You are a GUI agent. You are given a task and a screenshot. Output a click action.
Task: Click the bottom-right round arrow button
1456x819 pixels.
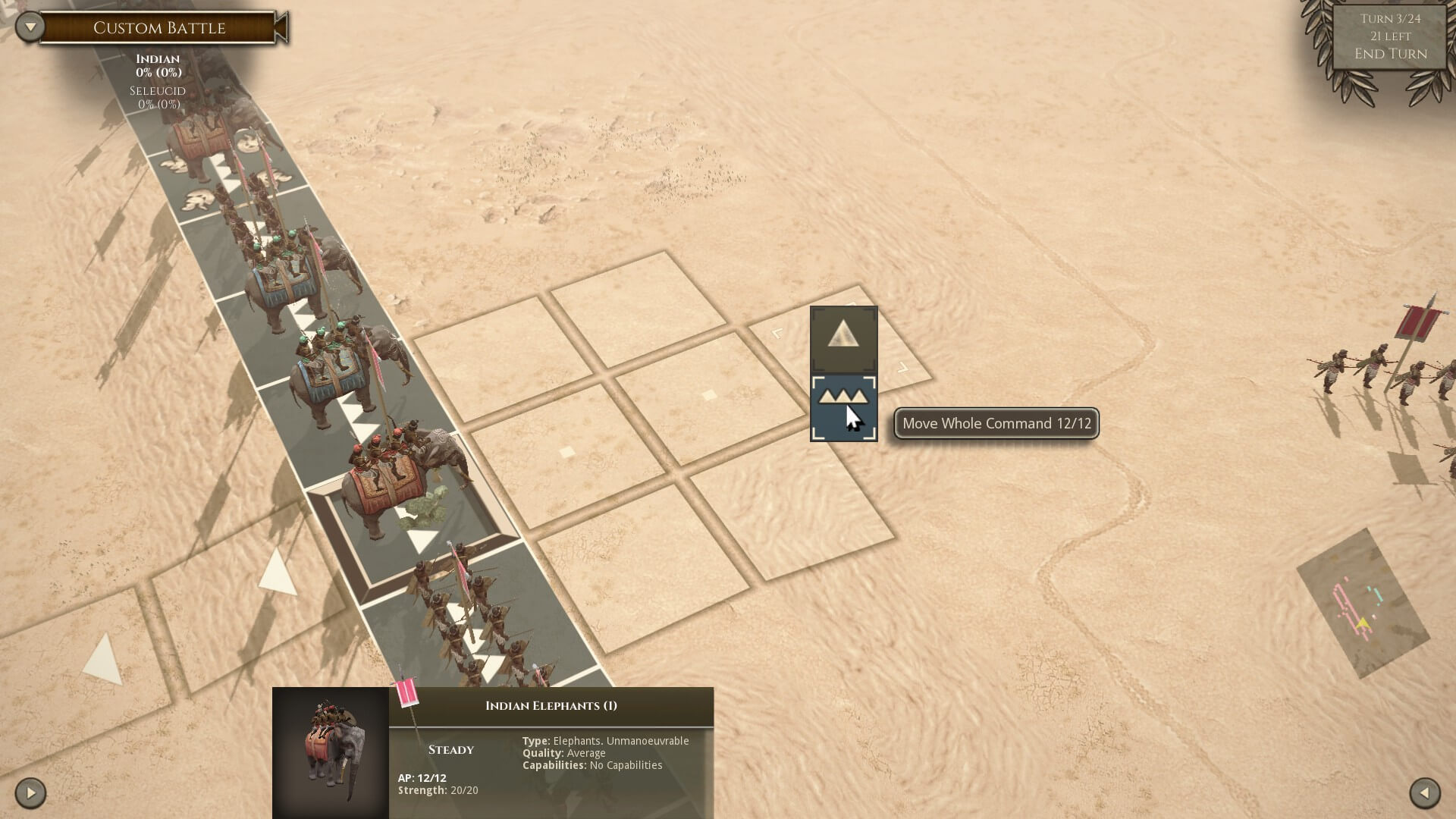tap(1424, 793)
